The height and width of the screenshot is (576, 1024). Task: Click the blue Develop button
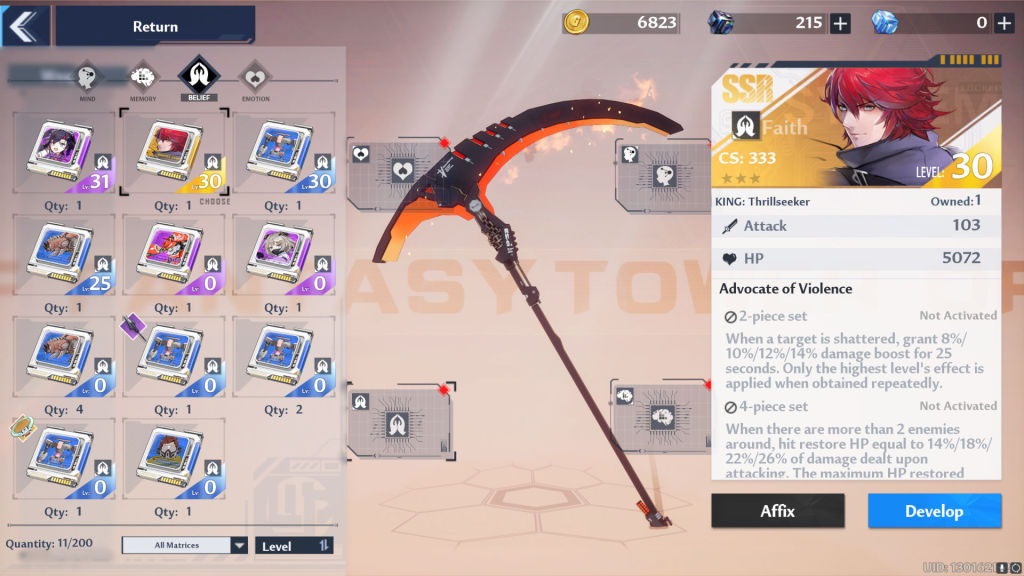pos(934,511)
